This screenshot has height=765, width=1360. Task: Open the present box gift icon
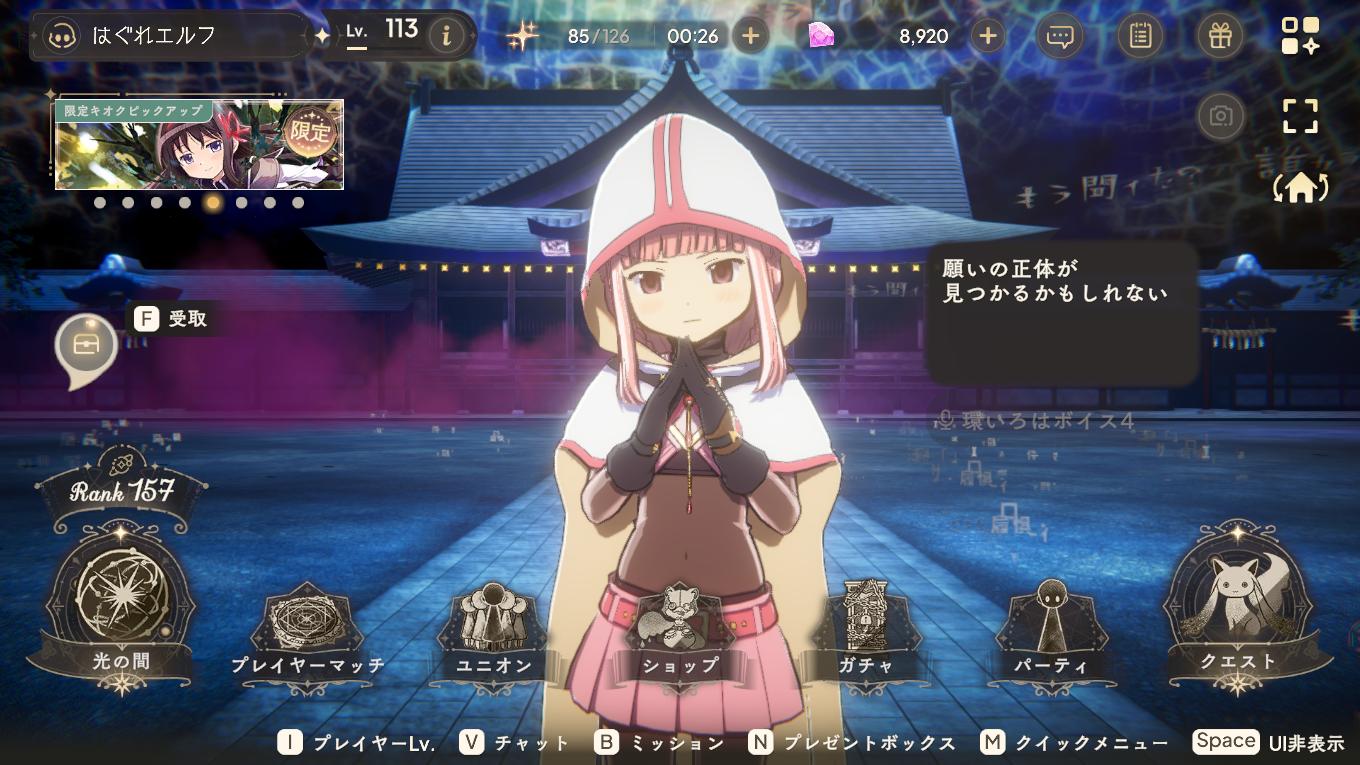(1219, 36)
